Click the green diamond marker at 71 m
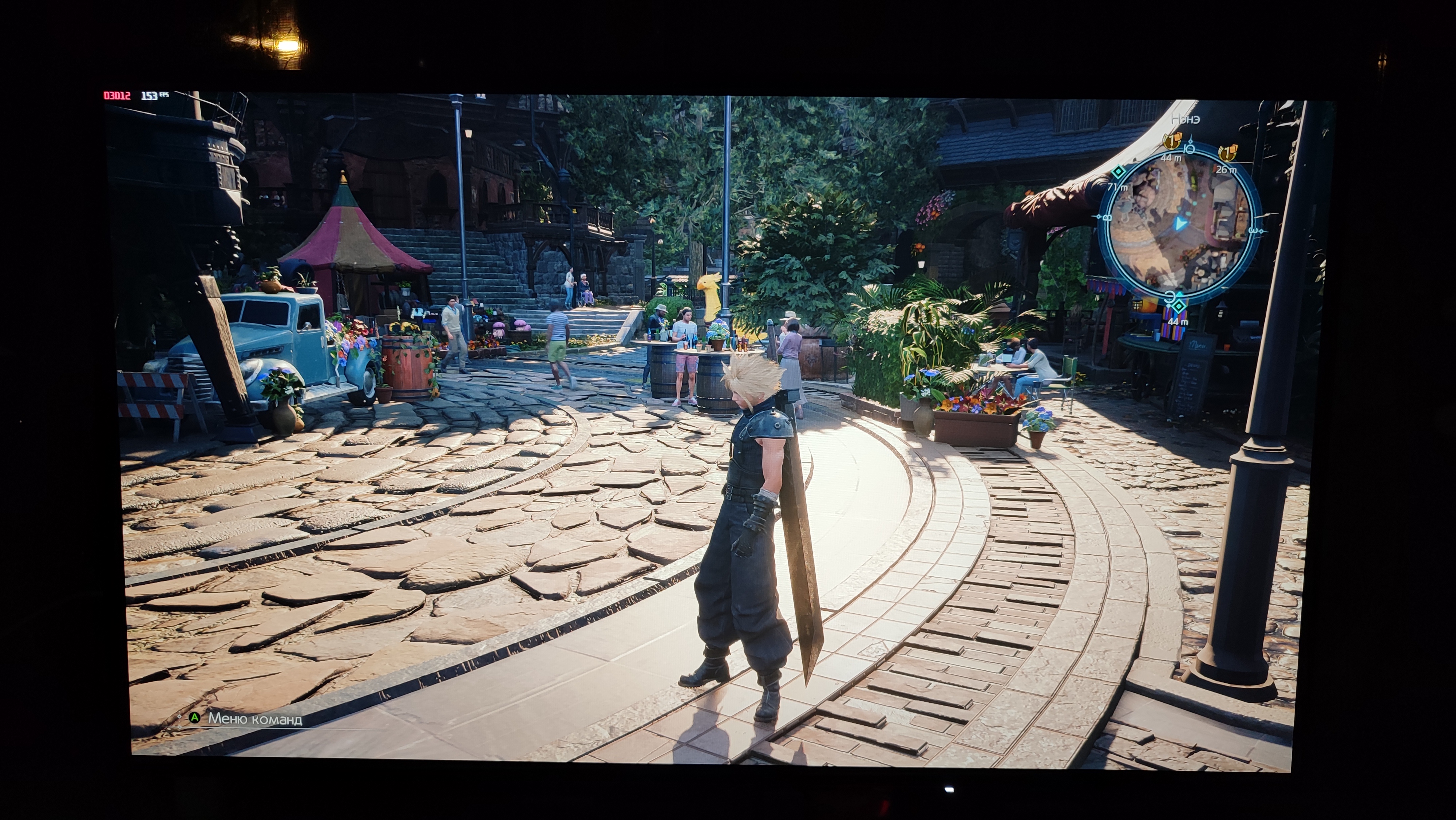Image resolution: width=1456 pixels, height=820 pixels. [1117, 172]
